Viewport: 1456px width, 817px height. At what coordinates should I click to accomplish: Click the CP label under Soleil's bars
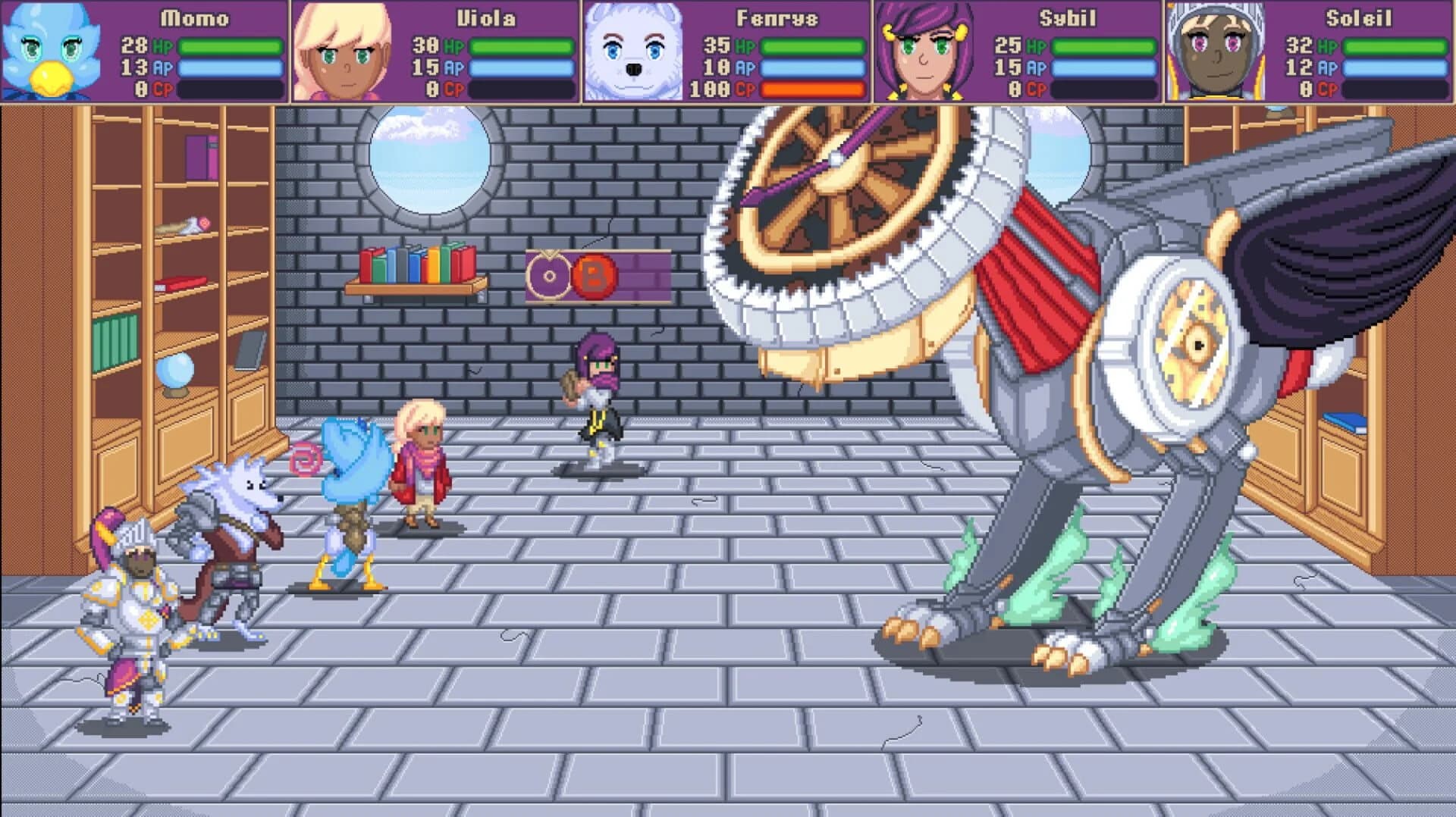(x=1327, y=89)
